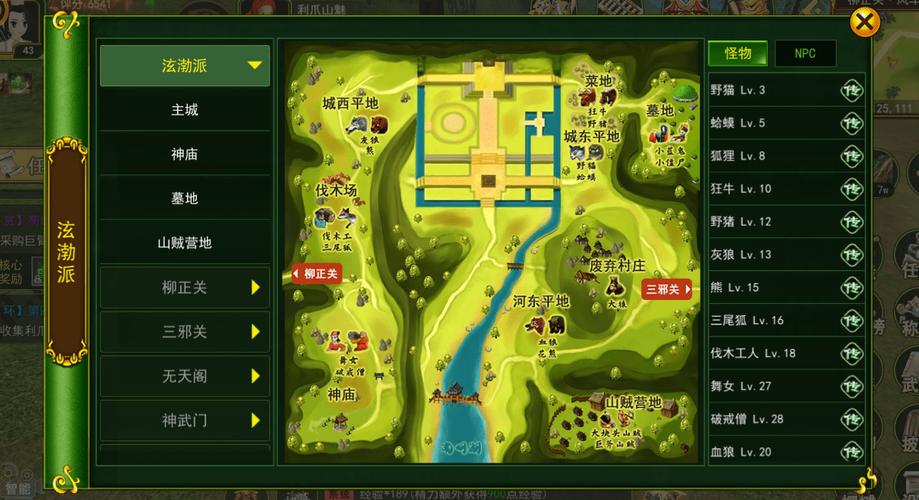The image size is (919, 500).
Task: Teleport to 舞女 Lv. 27
Action: coord(852,387)
